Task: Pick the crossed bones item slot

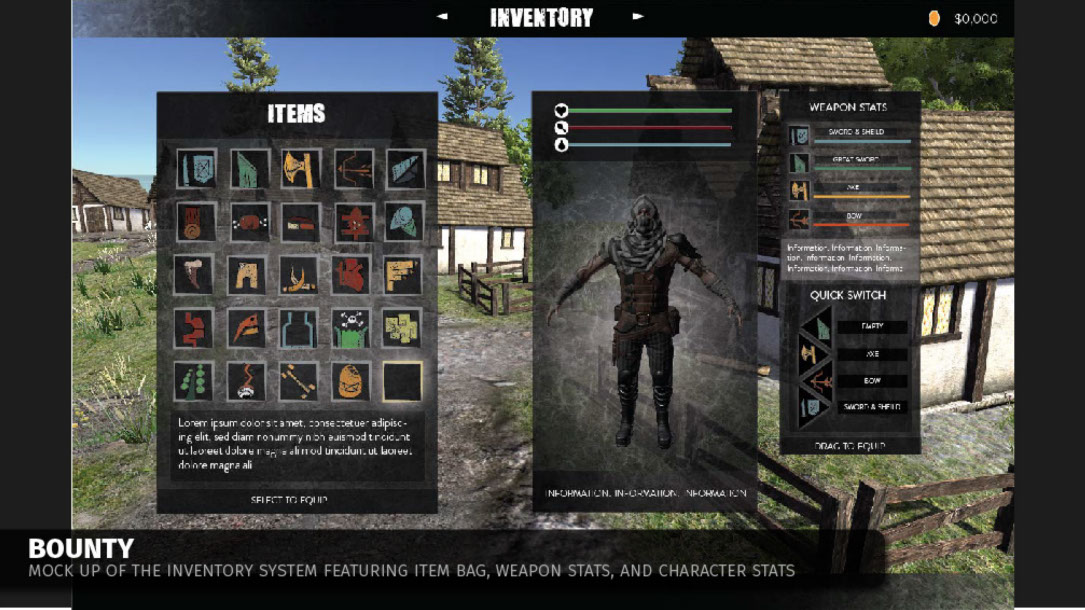Action: pos(301,381)
